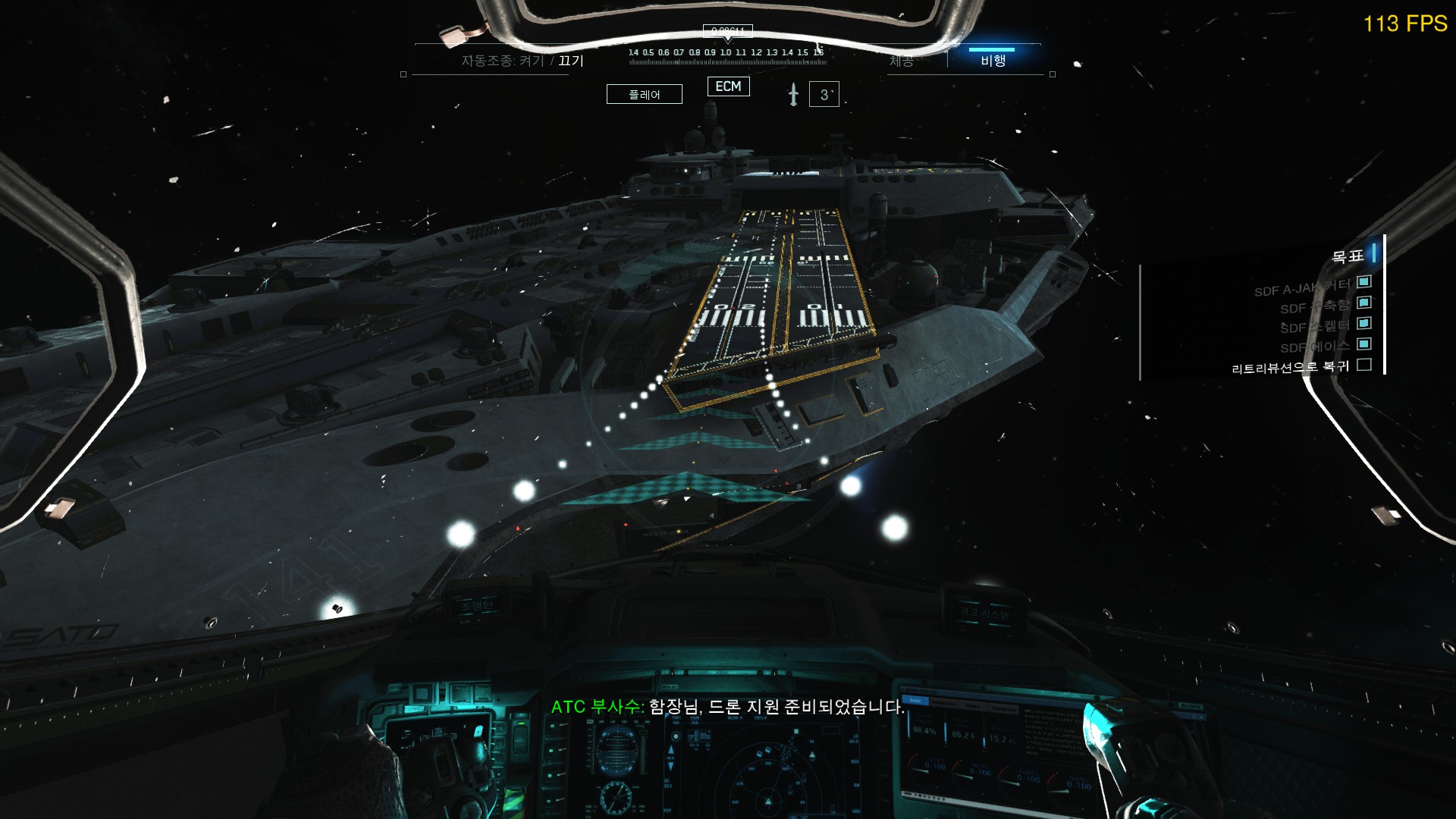Select the SDF A-JAK objective entry
Image resolution: width=1456 pixels, height=819 pixels.
[1302, 287]
